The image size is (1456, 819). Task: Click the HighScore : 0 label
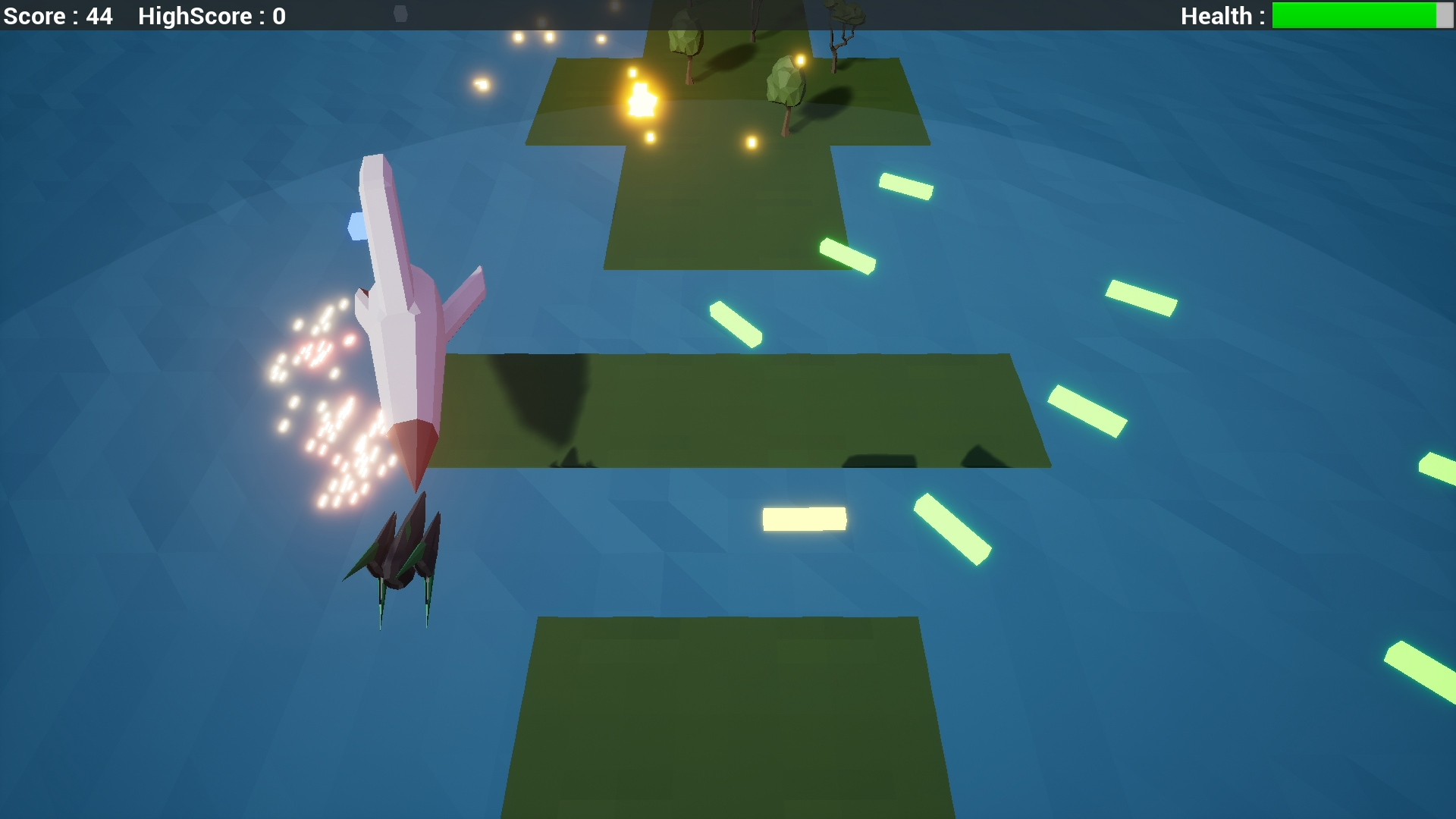point(210,16)
